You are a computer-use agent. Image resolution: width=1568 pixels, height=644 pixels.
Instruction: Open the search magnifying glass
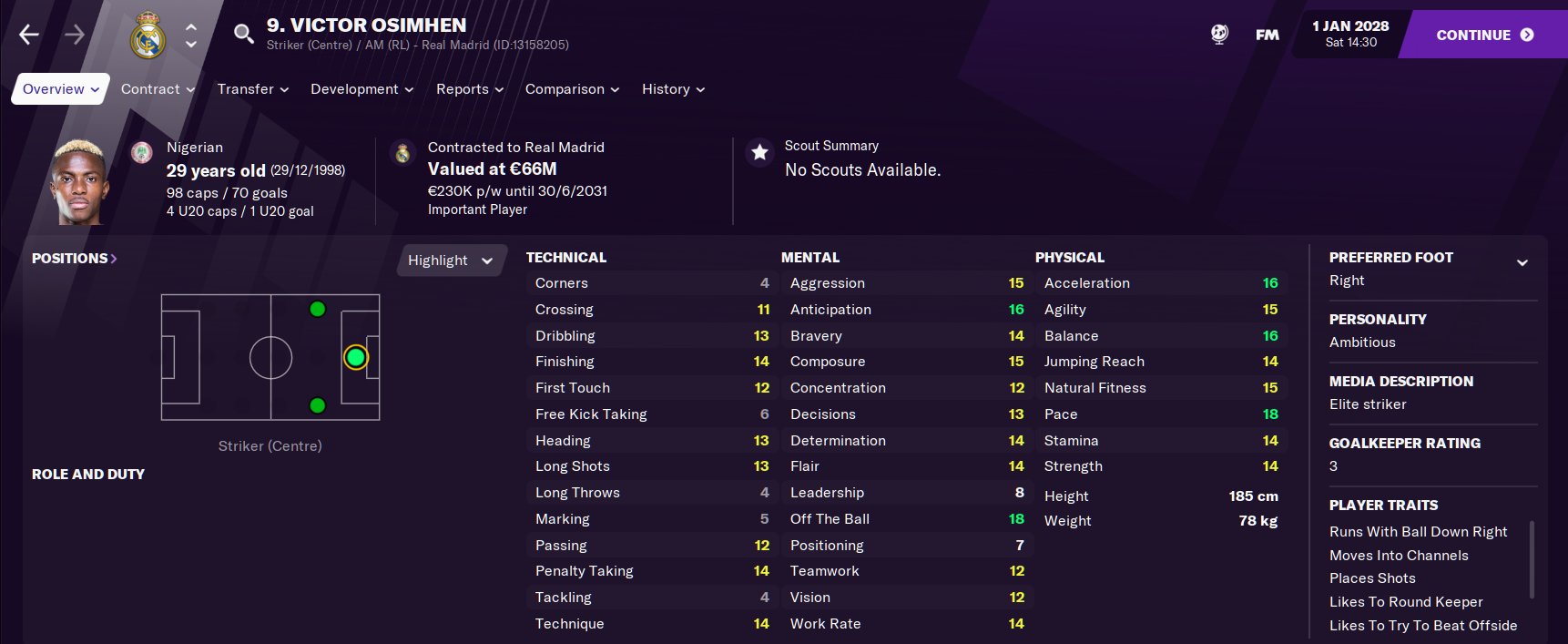click(x=243, y=35)
